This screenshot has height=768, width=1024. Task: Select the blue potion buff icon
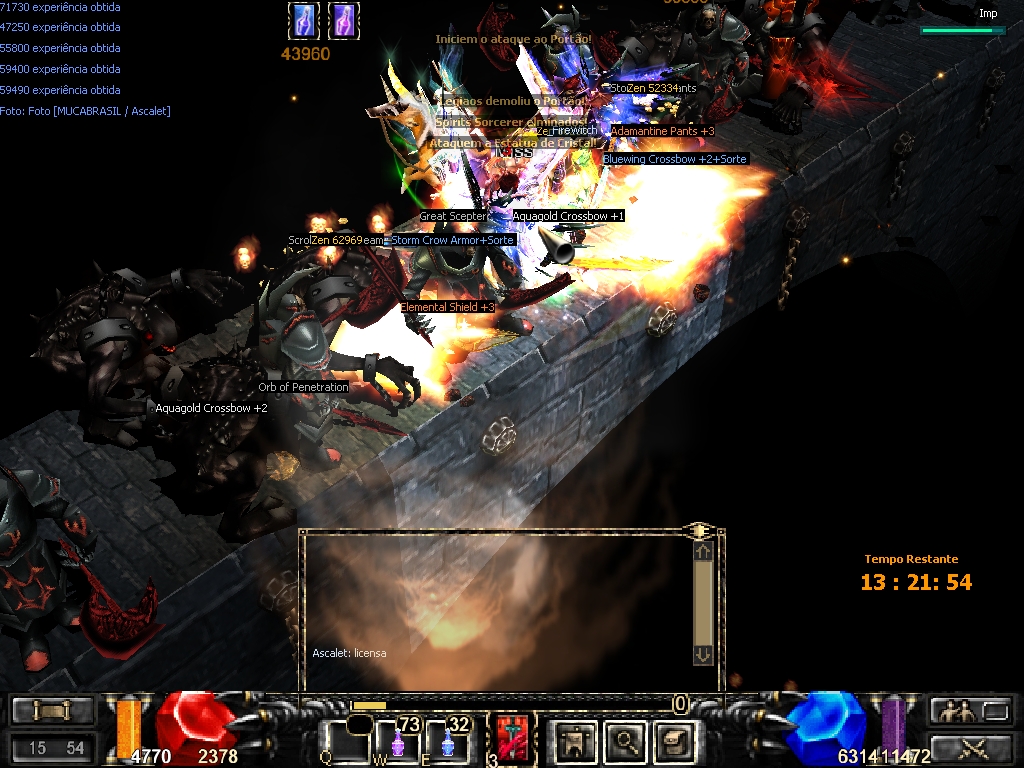pyautogui.click(x=303, y=20)
